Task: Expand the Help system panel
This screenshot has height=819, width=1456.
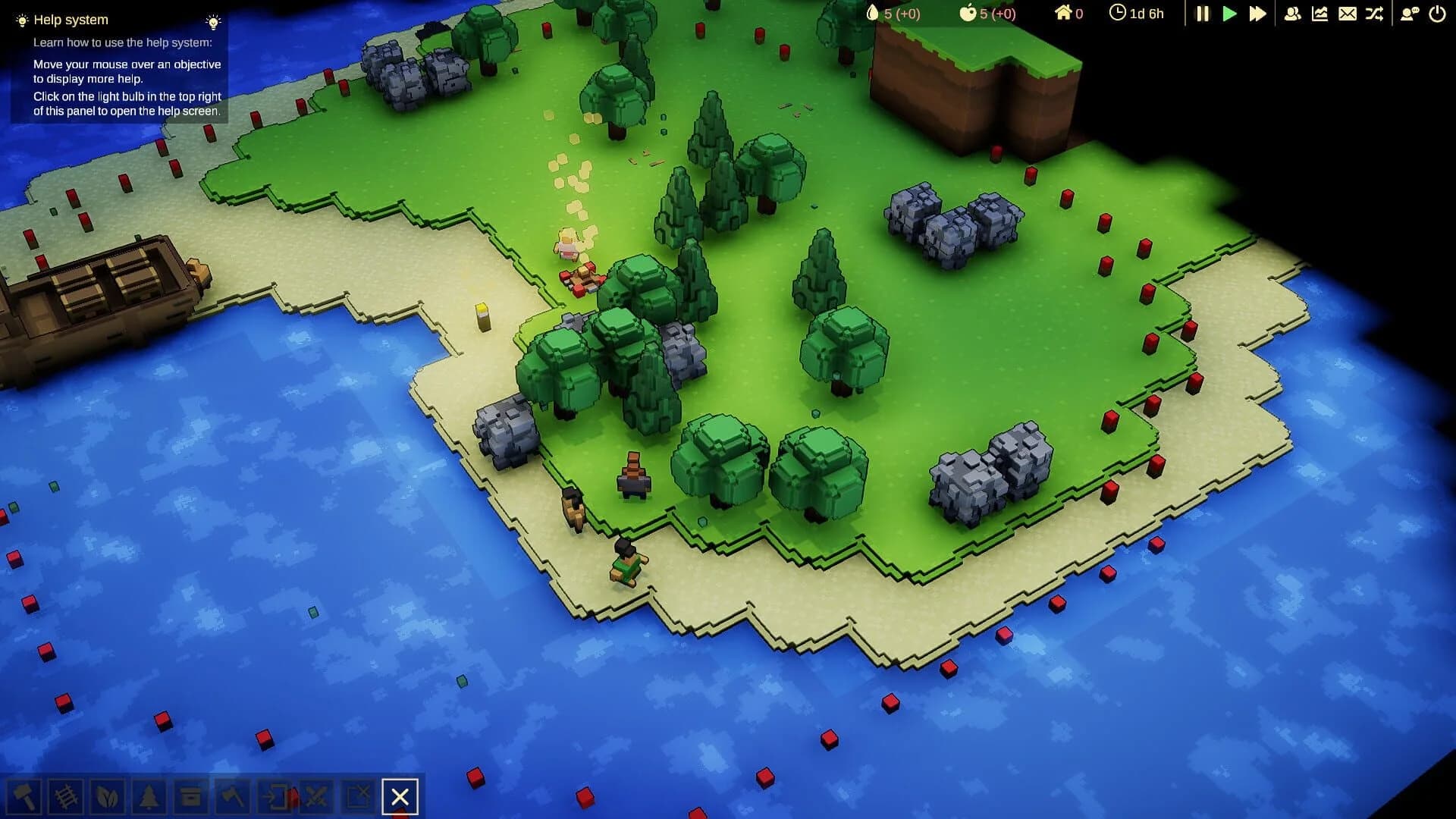Action: pyautogui.click(x=20, y=20)
